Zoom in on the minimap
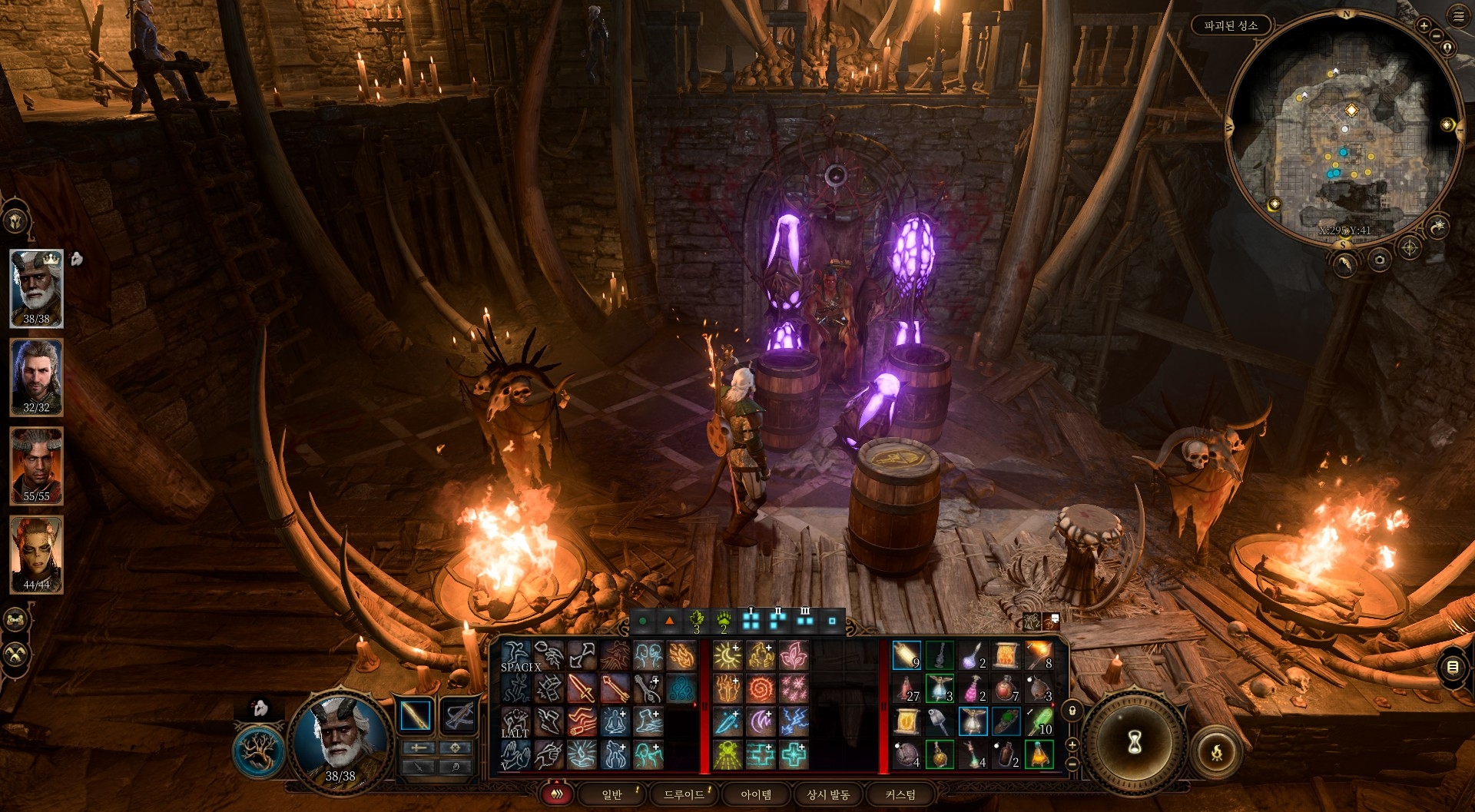This screenshot has width=1475, height=812. click(1424, 26)
